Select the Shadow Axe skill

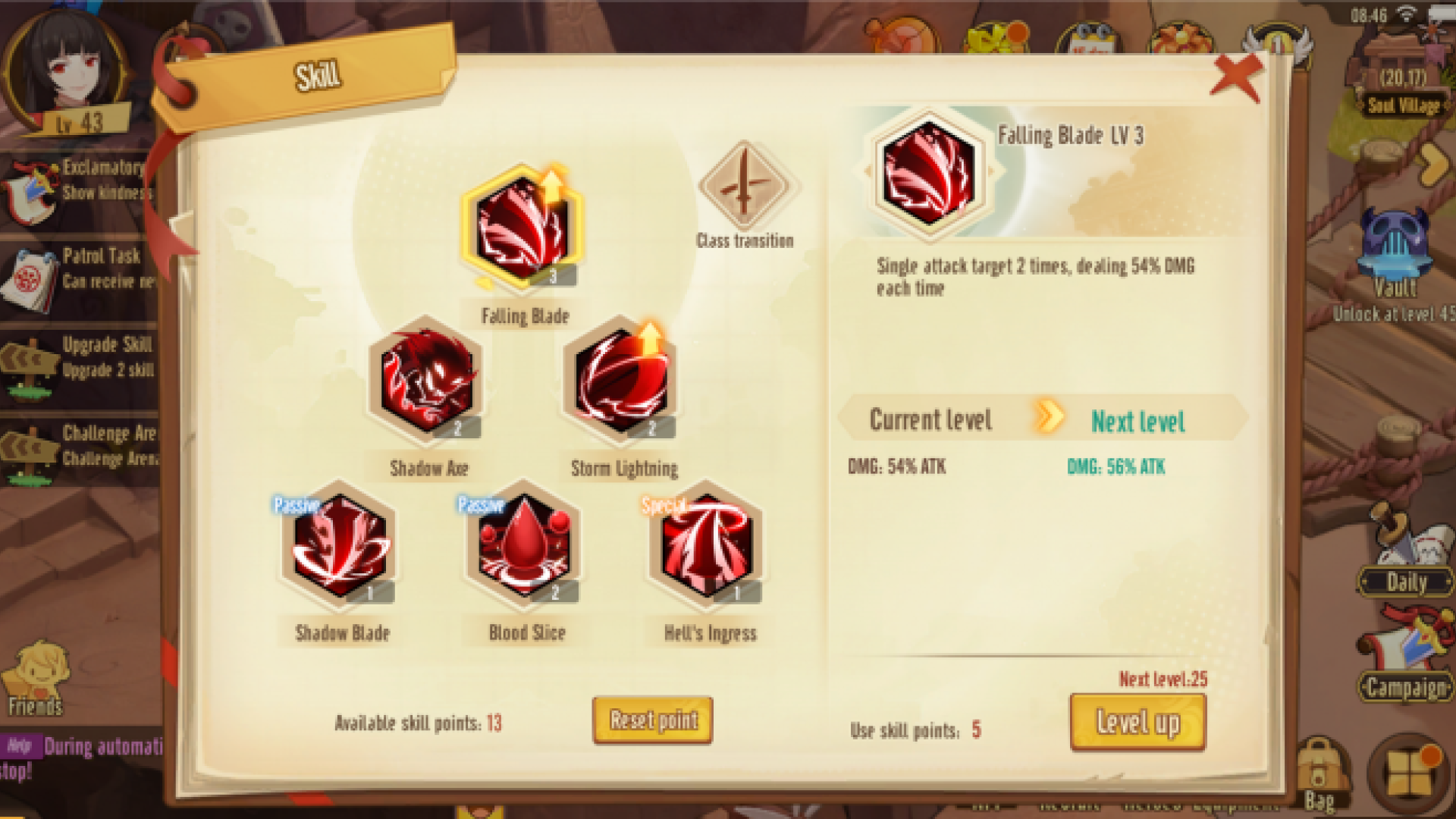click(x=426, y=381)
